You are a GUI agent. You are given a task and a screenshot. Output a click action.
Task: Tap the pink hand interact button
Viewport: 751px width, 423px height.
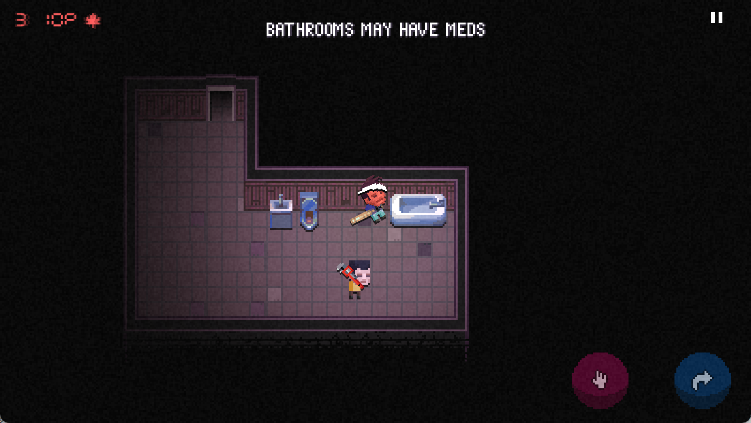tap(600, 380)
